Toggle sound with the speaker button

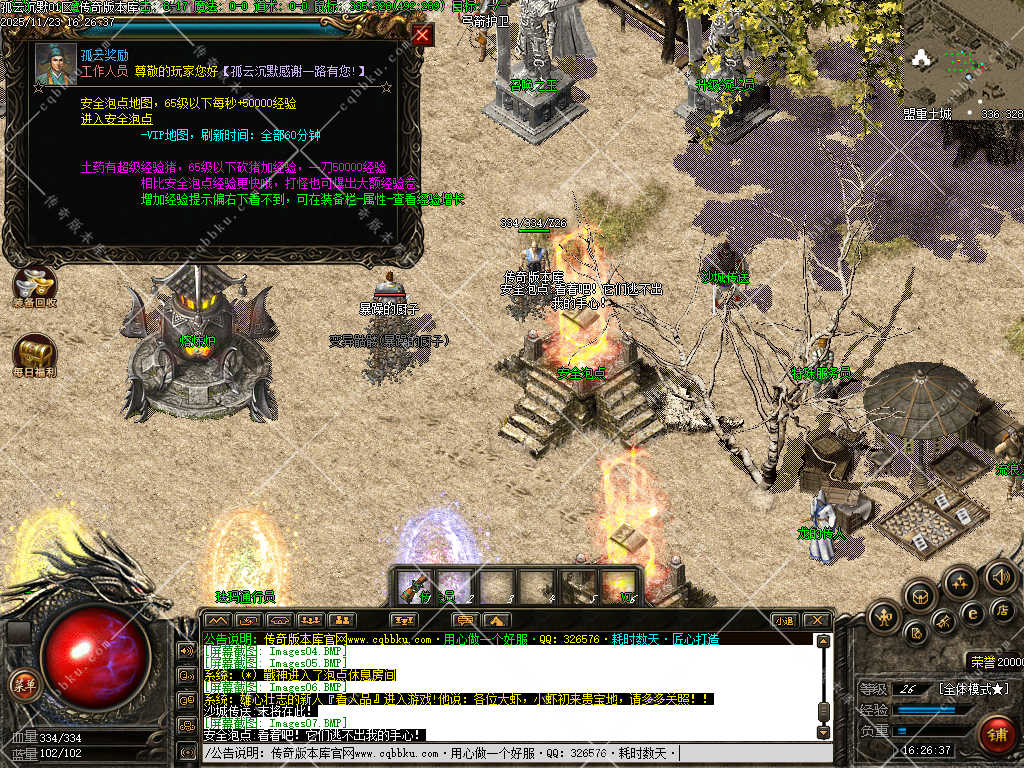coord(999,577)
